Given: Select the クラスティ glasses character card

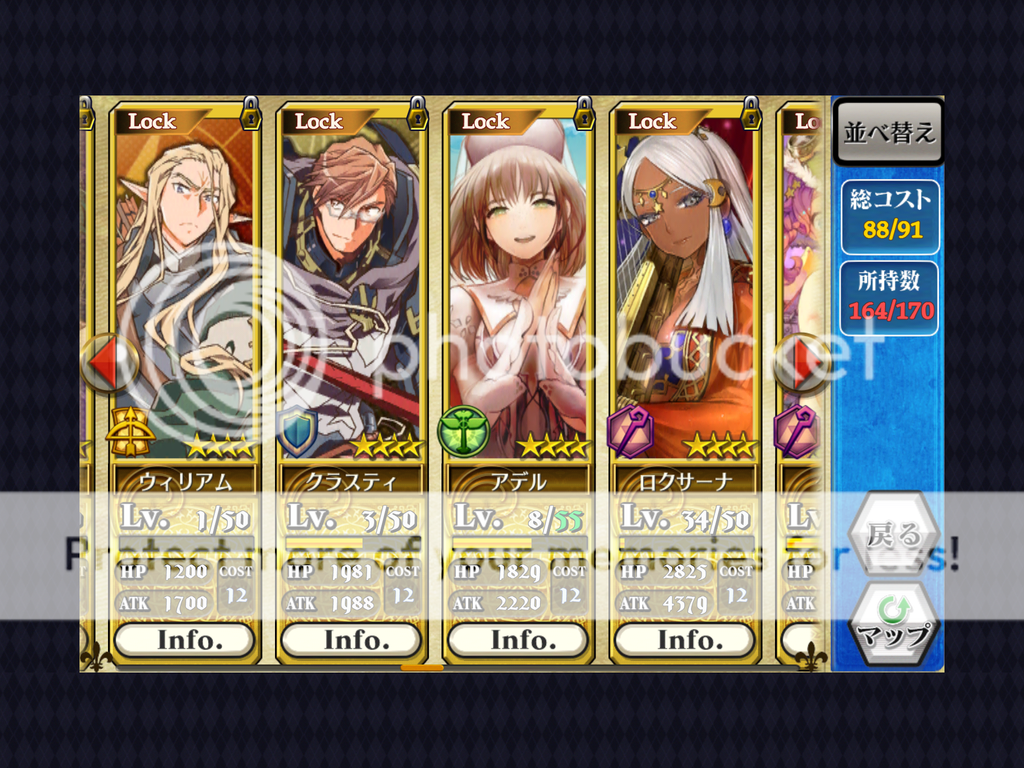Looking at the screenshot, I should 352,290.
